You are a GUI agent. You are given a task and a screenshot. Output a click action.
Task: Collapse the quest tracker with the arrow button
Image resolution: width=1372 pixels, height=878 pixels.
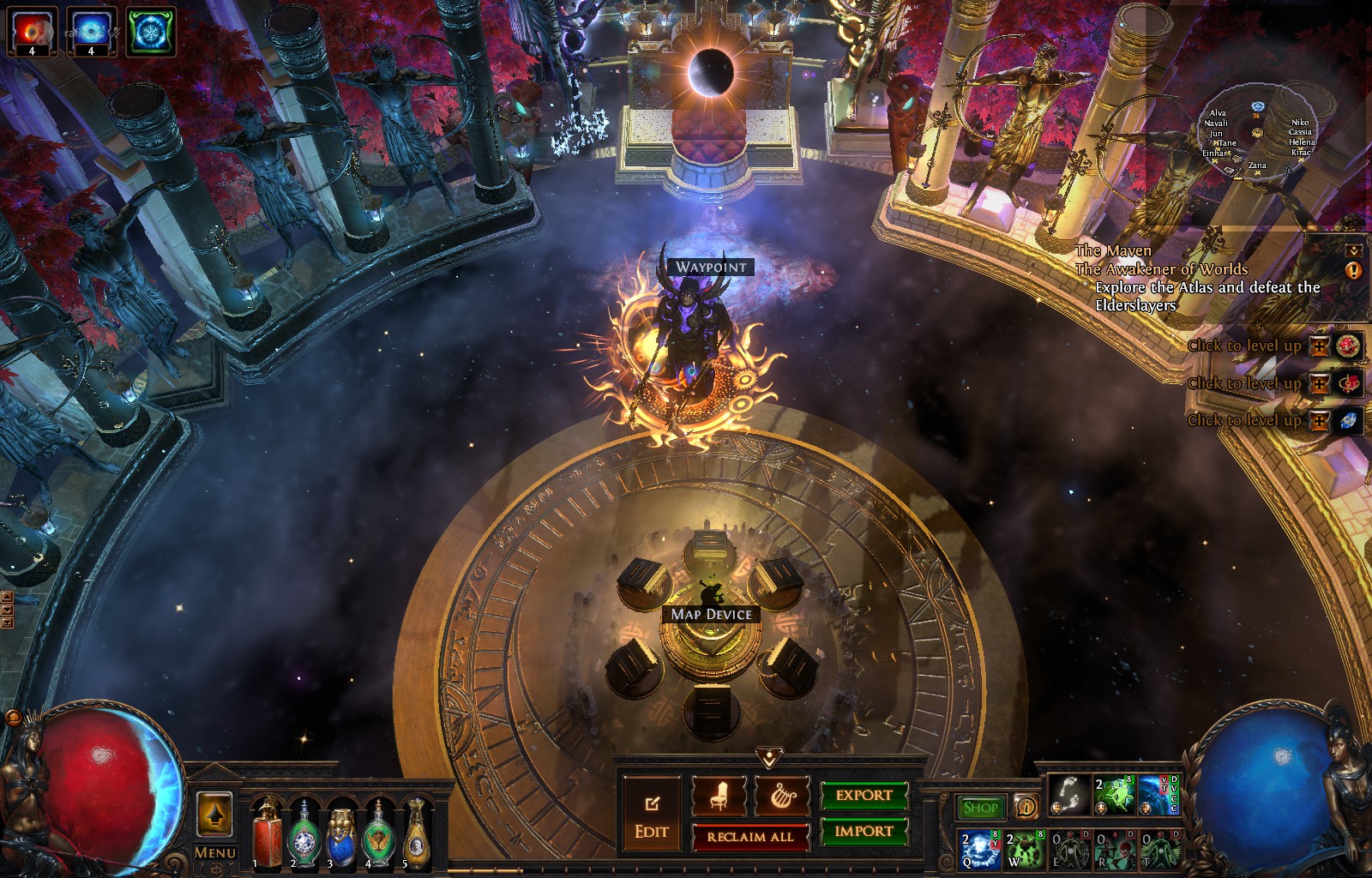click(x=1354, y=250)
